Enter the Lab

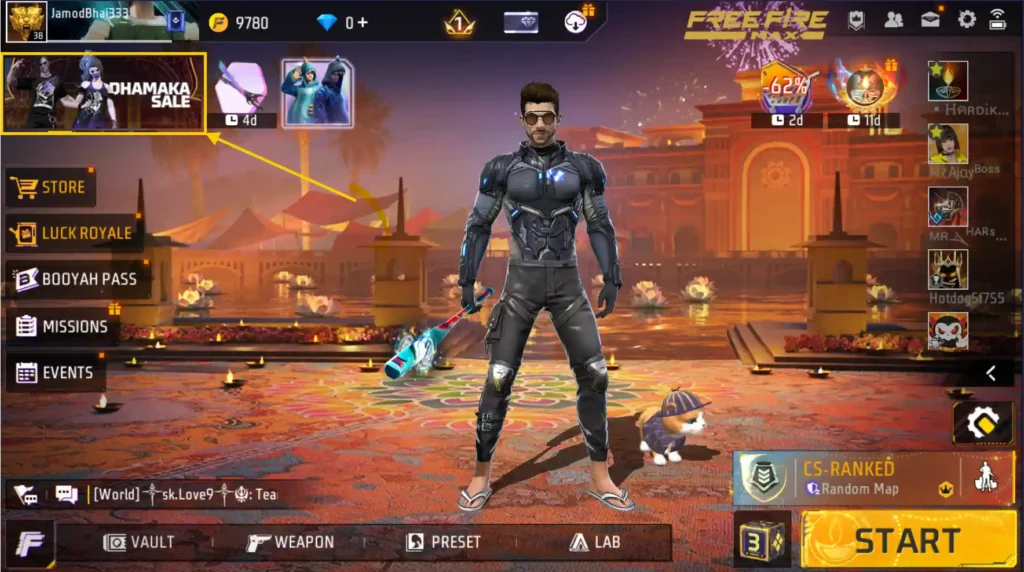[x=595, y=542]
